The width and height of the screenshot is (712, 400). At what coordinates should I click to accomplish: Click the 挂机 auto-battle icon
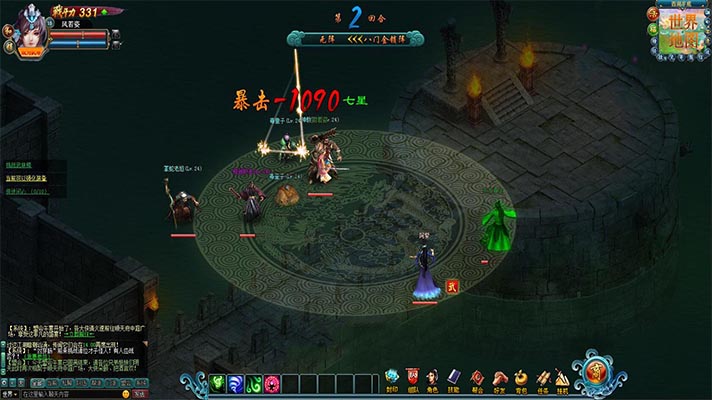[x=562, y=379]
